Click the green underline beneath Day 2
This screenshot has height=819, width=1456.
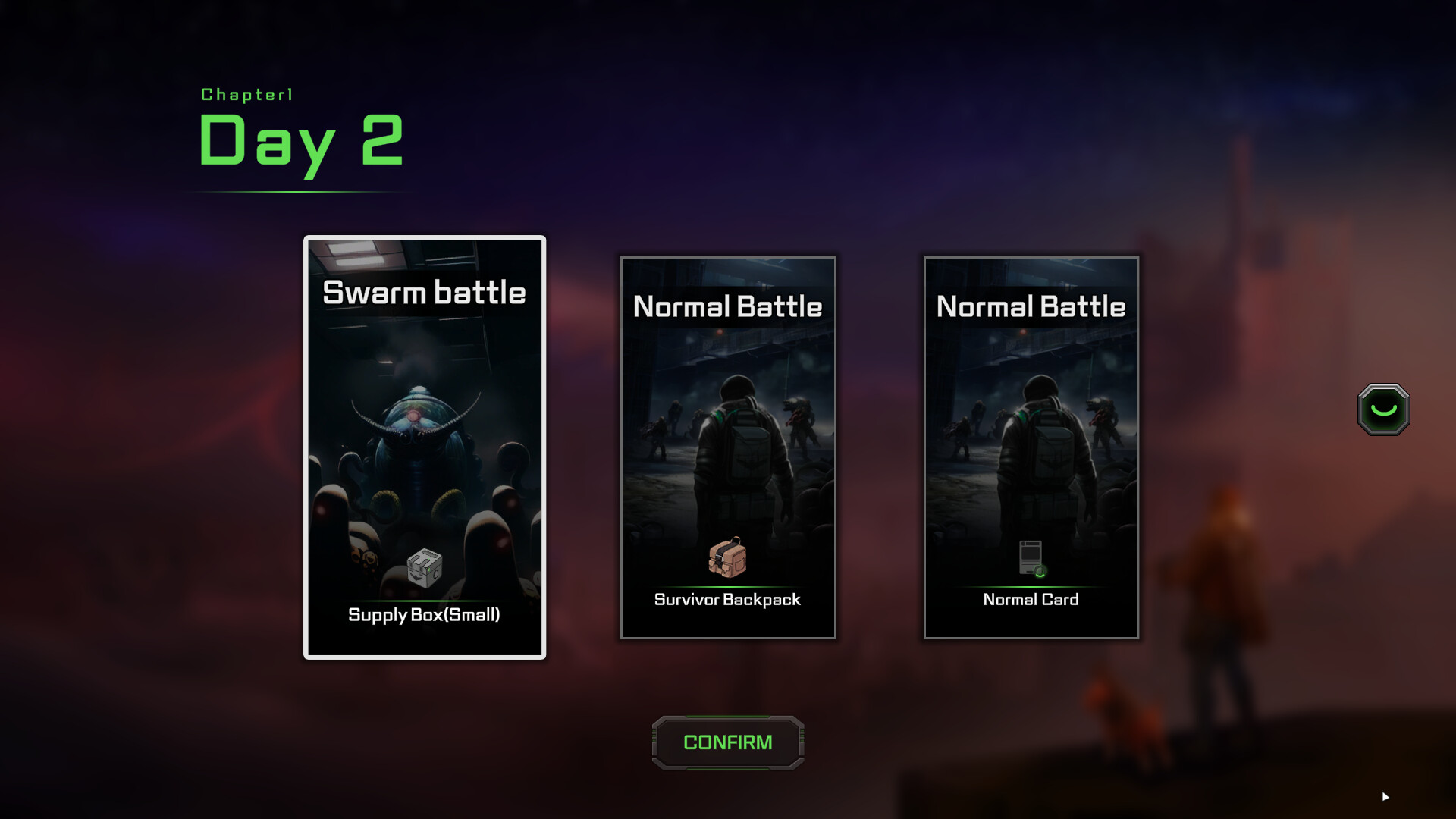coord(300,192)
